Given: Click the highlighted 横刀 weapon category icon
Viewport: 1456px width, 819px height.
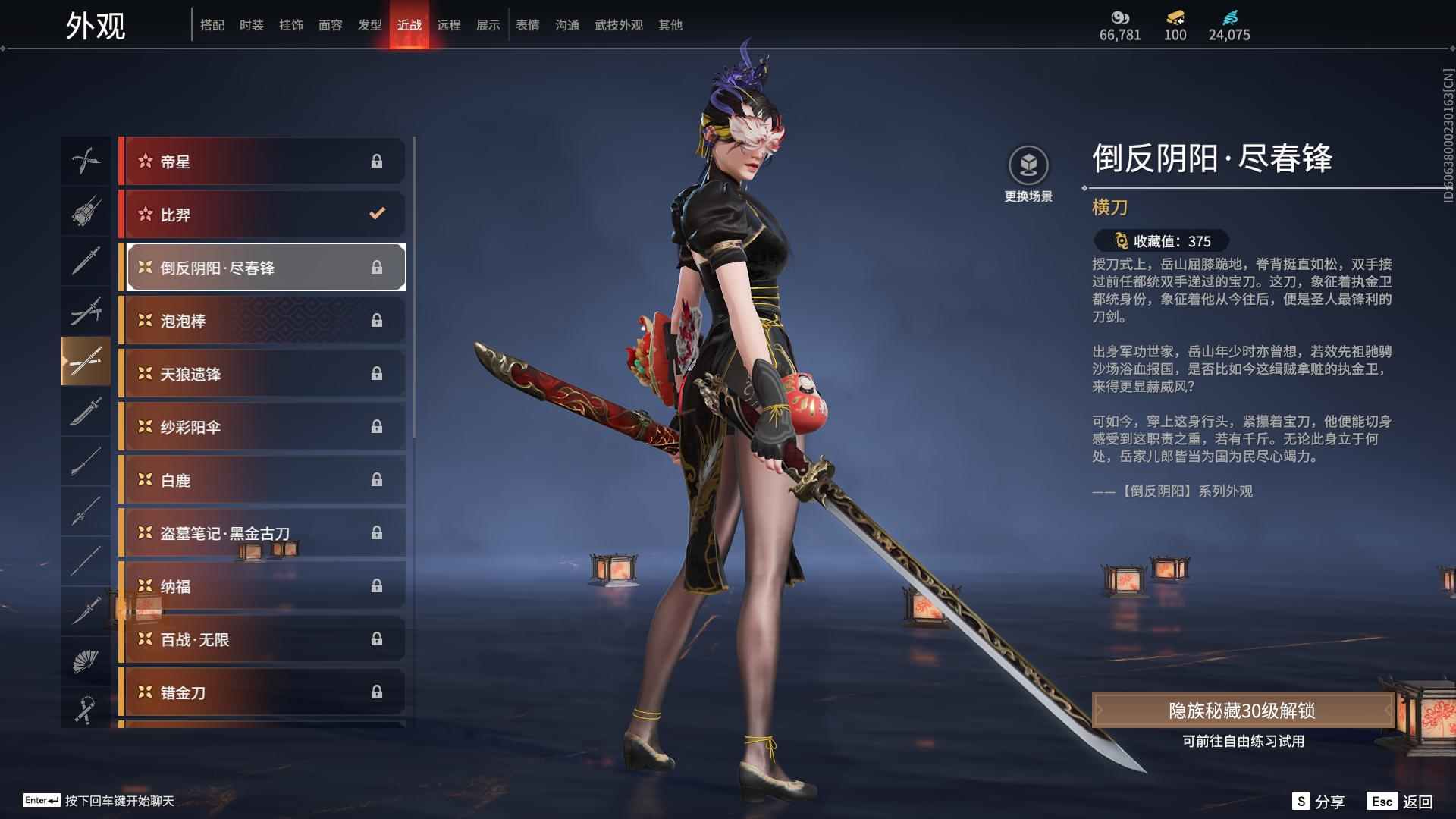Looking at the screenshot, I should pyautogui.click(x=86, y=362).
